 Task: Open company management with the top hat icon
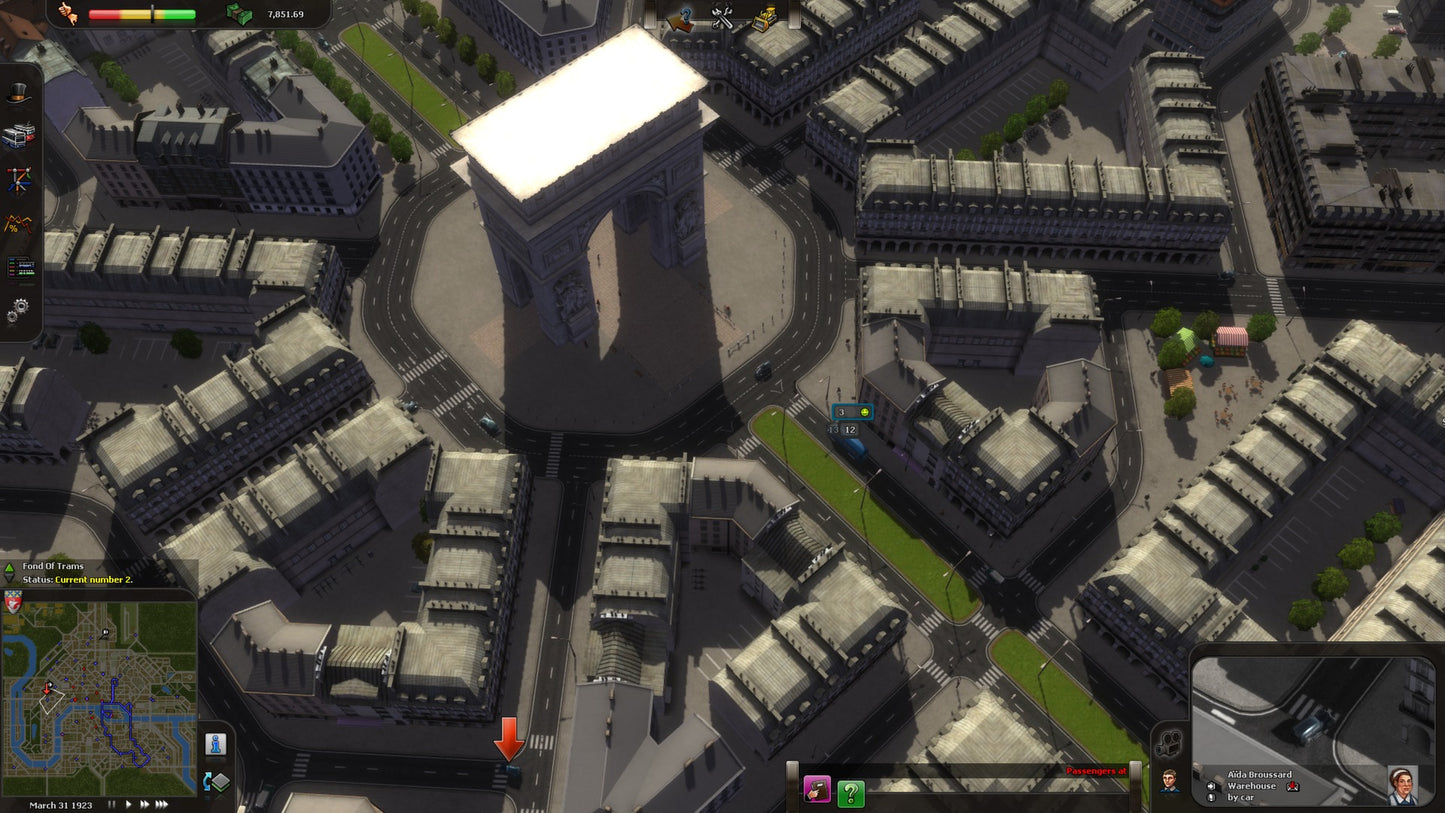point(16,94)
